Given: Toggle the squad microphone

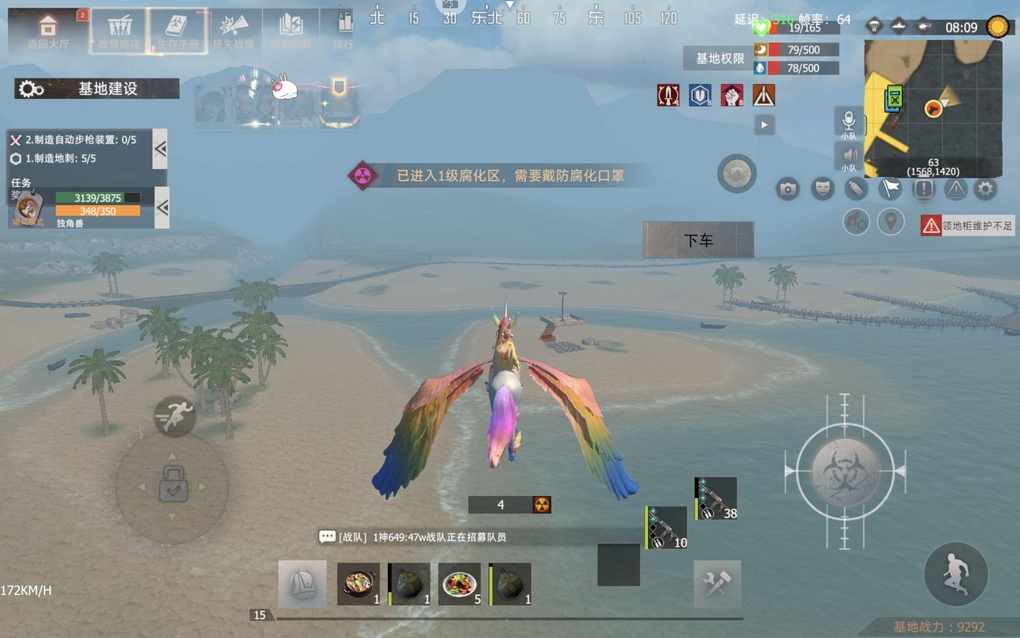Looking at the screenshot, I should click(x=848, y=122).
